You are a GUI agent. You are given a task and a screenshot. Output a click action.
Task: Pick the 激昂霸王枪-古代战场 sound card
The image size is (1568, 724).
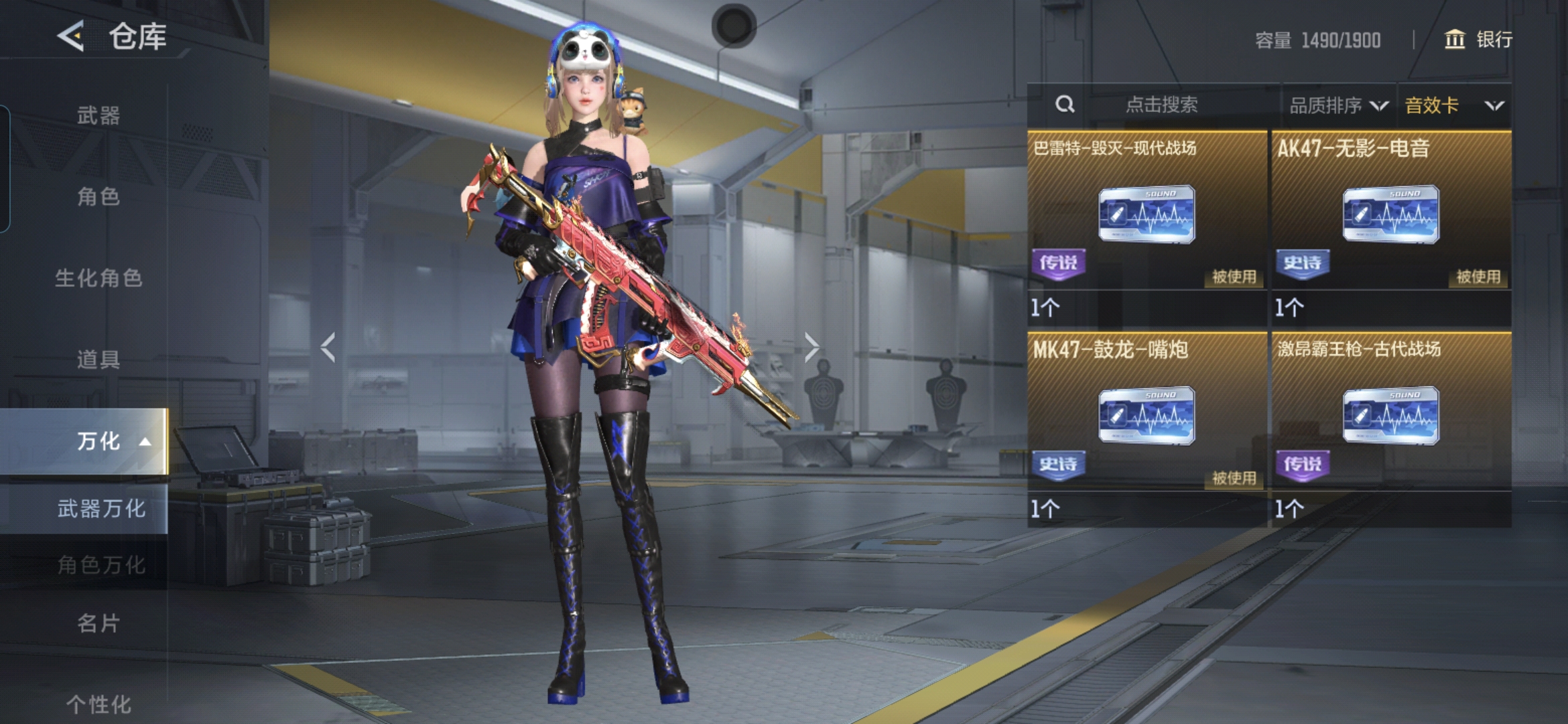[x=1390, y=416]
